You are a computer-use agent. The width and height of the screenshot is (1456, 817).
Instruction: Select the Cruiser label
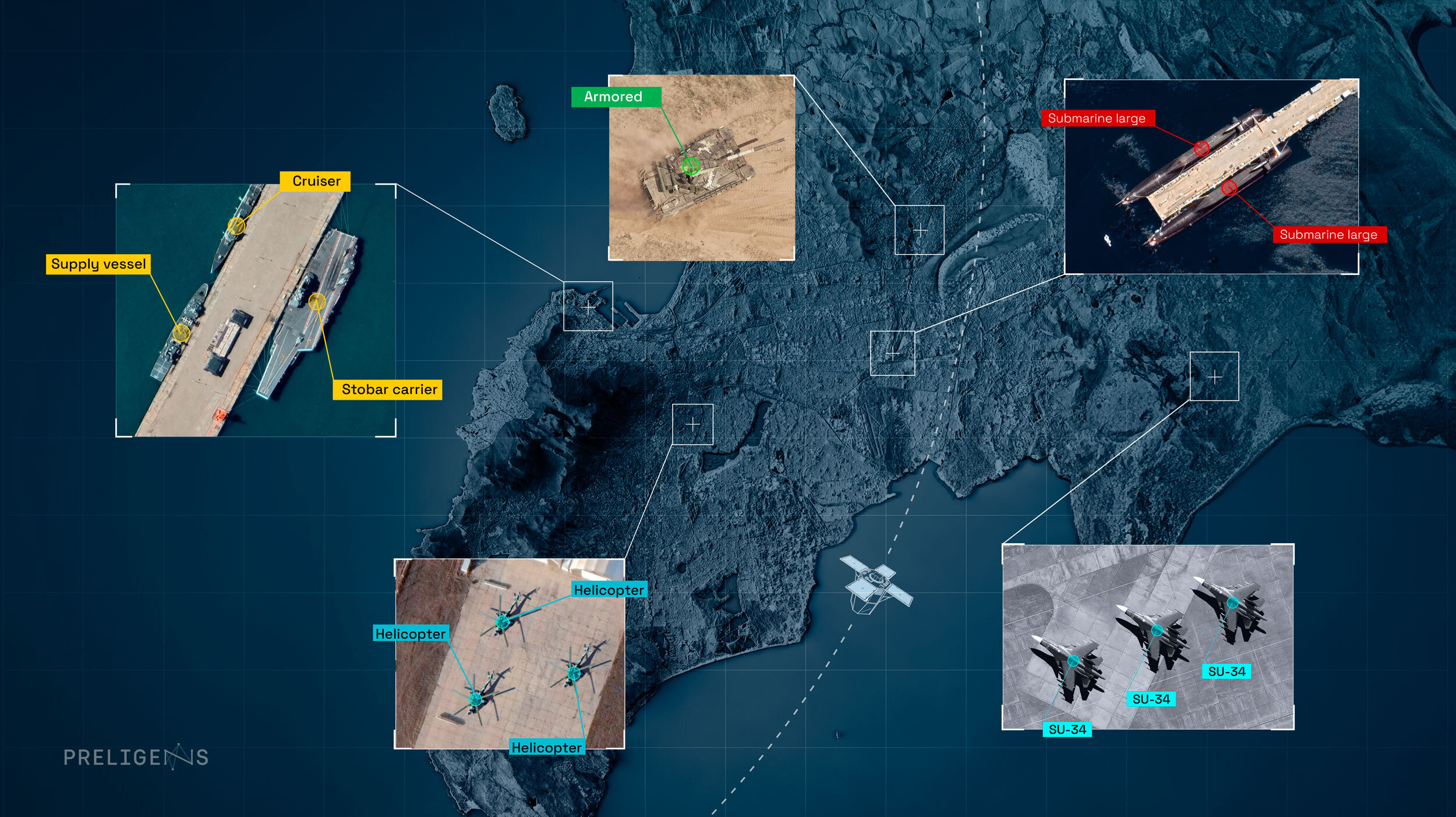pyautogui.click(x=315, y=181)
